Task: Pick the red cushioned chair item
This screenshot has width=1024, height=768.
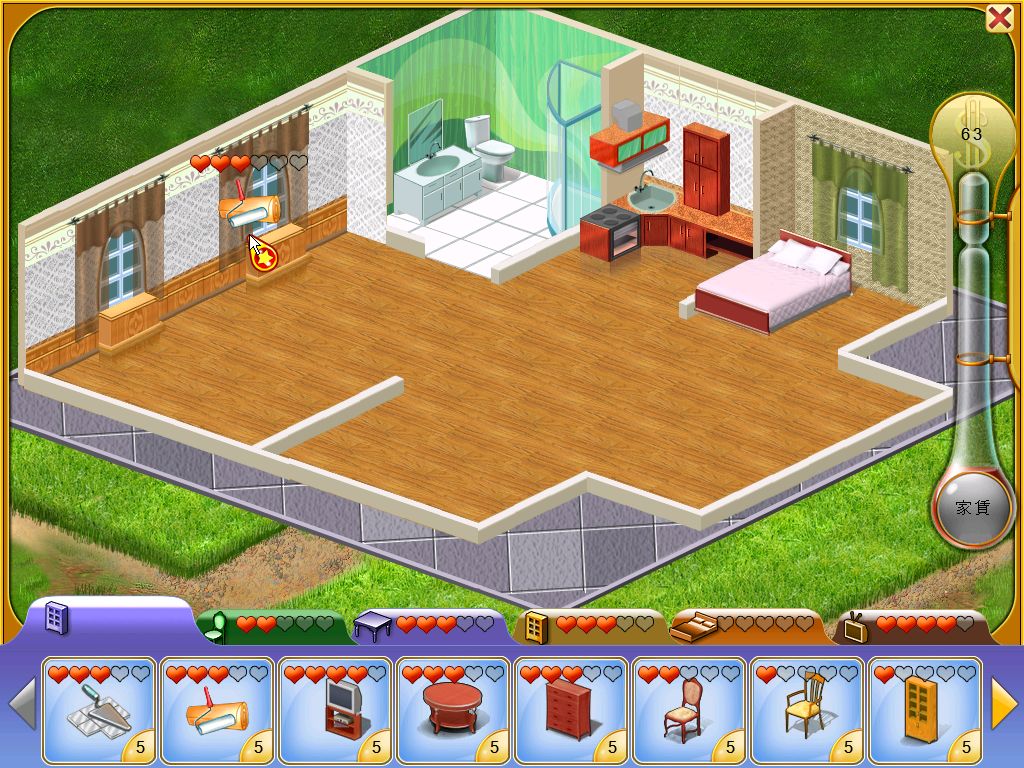Action: click(x=688, y=710)
